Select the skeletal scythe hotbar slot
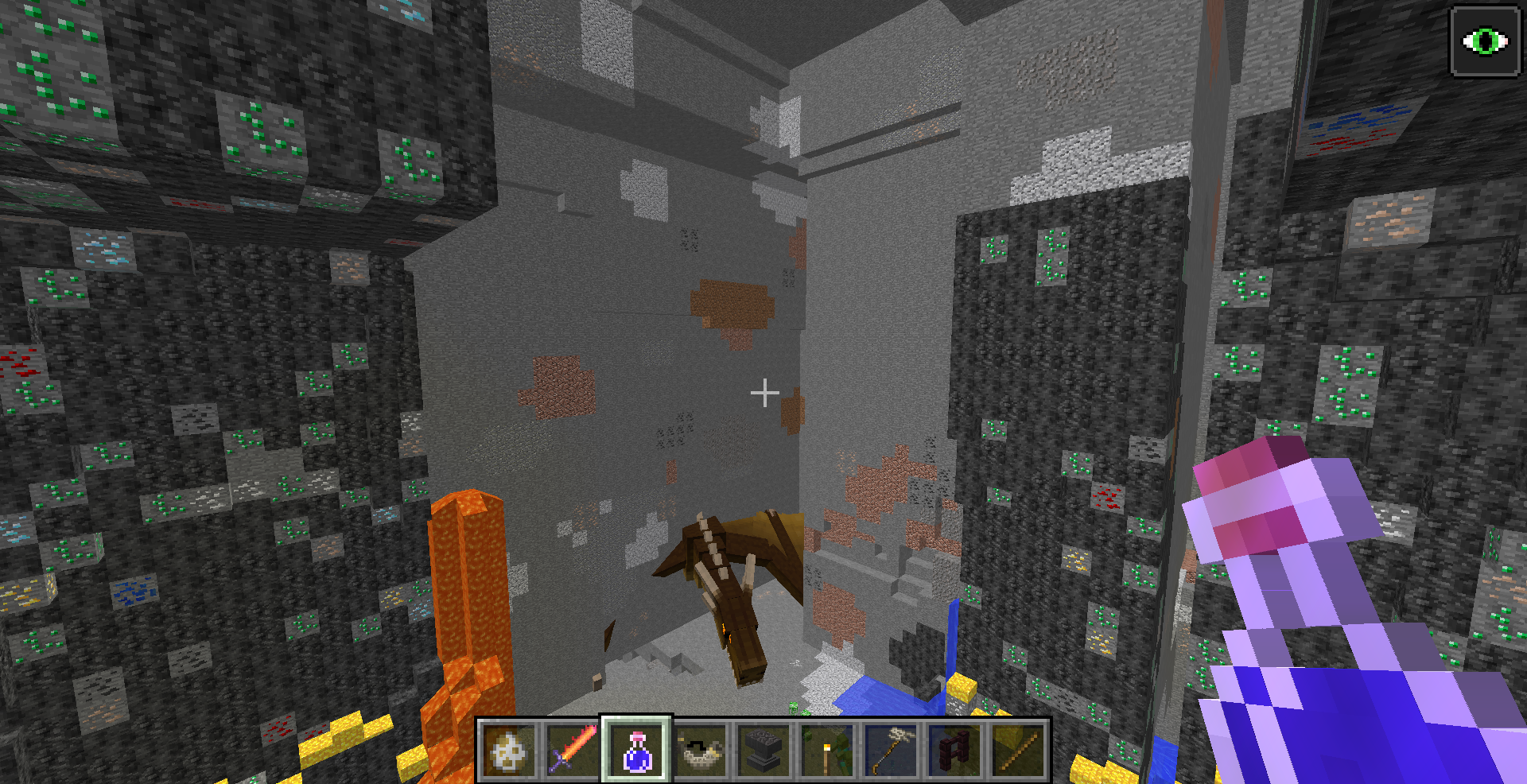The height and width of the screenshot is (784, 1527). pyautogui.click(x=892, y=749)
